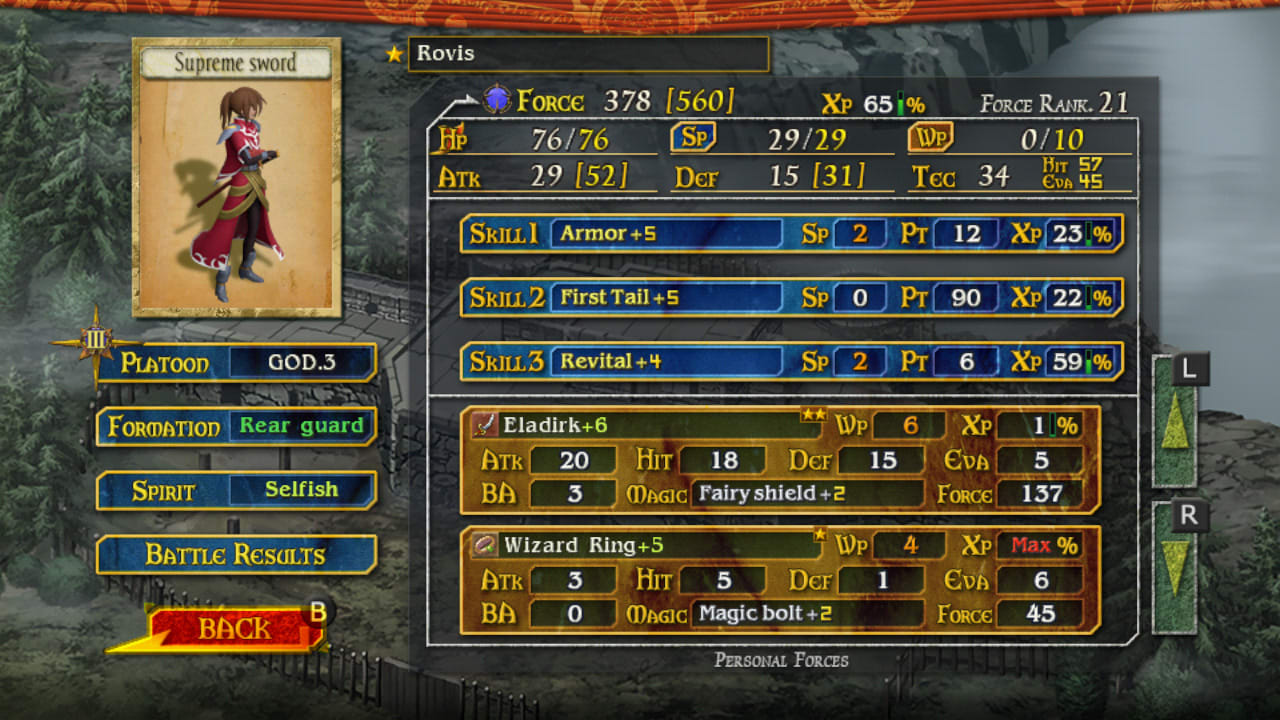Pick Skill 3 Revital+4 row

(790, 361)
